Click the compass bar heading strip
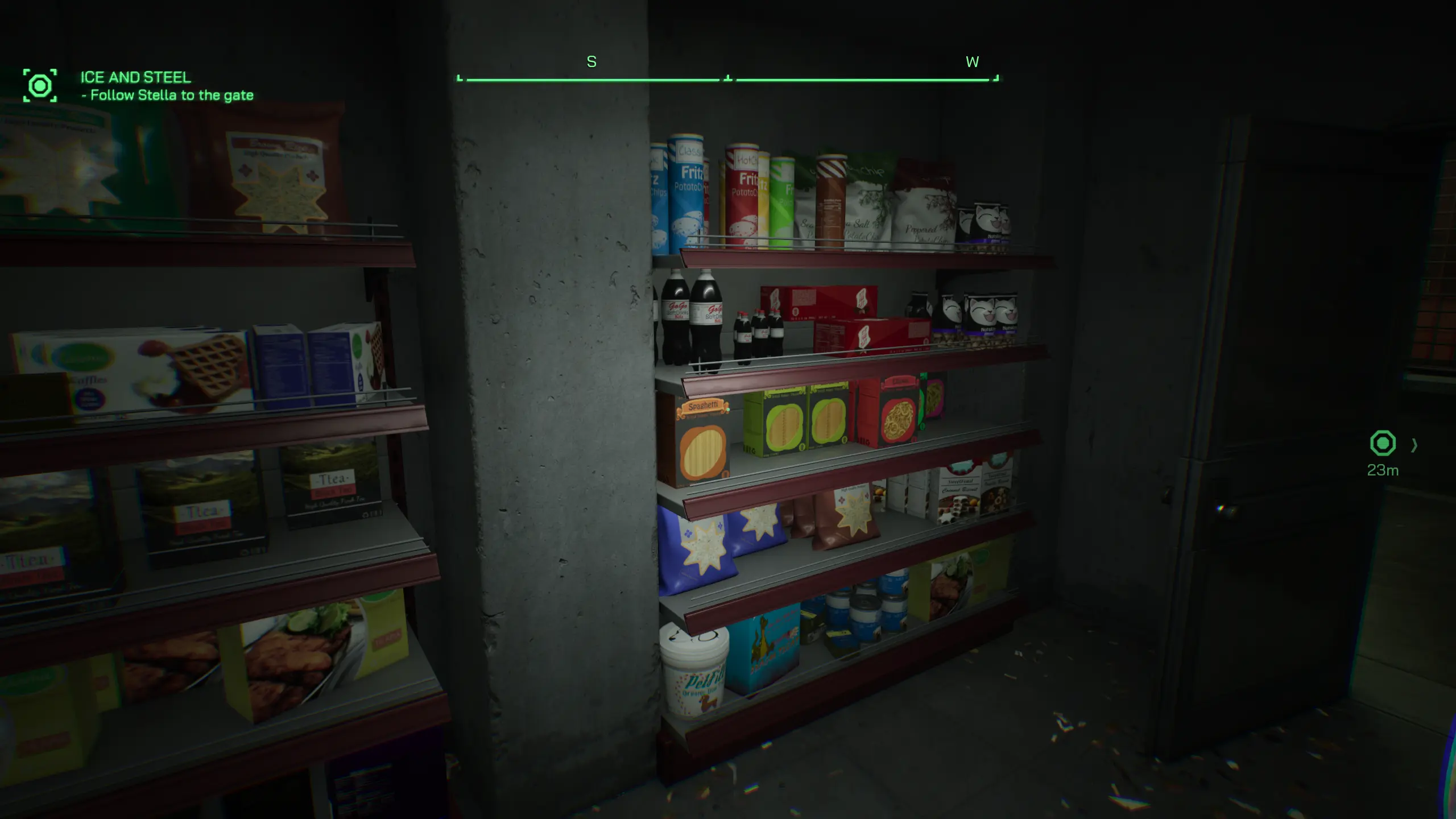 pyautogui.click(x=727, y=79)
